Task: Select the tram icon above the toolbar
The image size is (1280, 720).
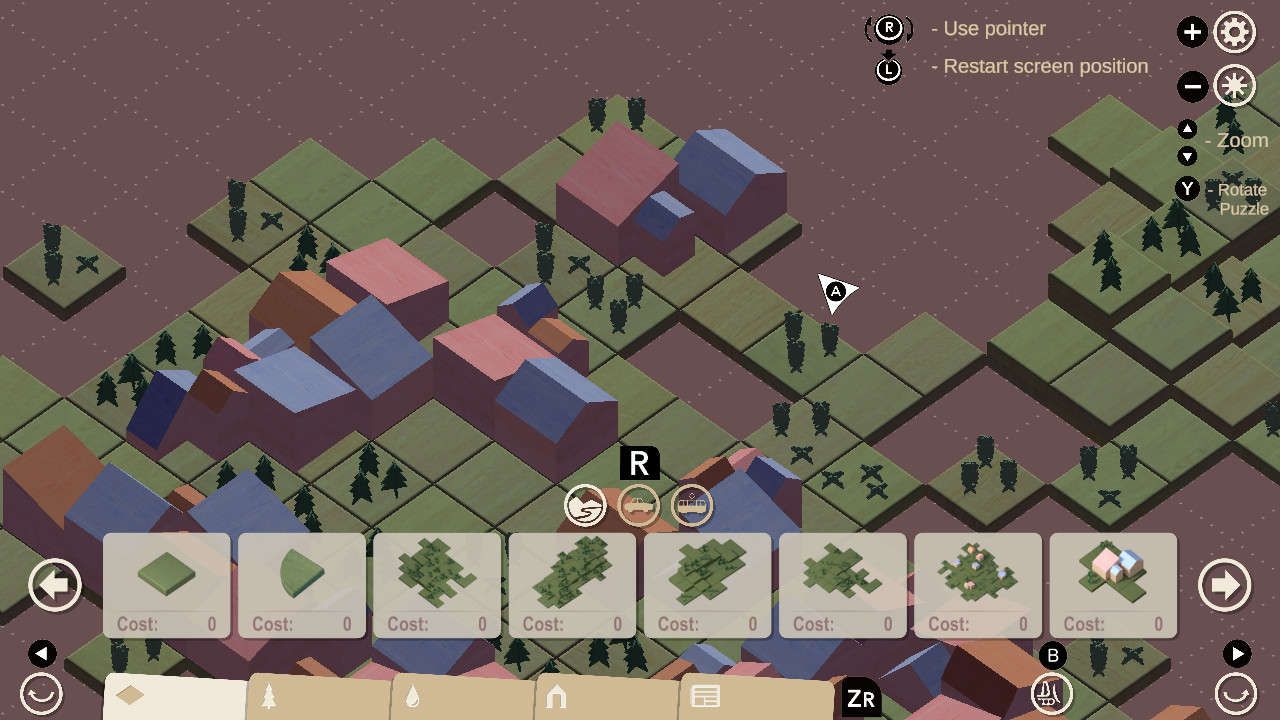Action: click(x=692, y=505)
